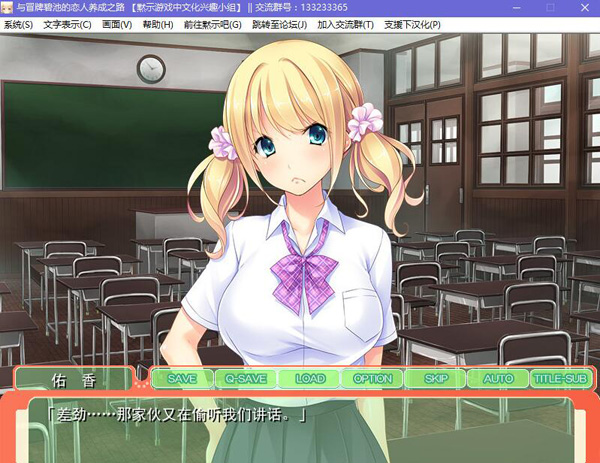Quick save with Q-SAVE
Image resolution: width=600 pixels, height=463 pixels.
tap(245, 379)
